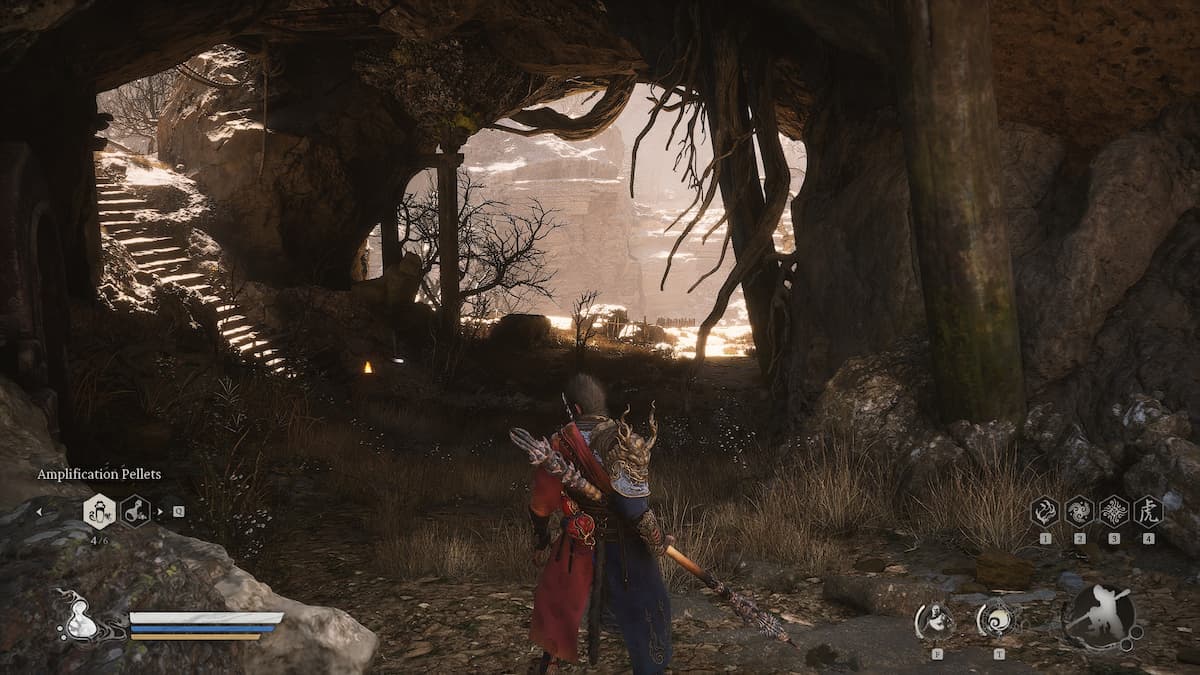1200x675 pixels.
Task: Choose the dark flask item slot
Action: click(x=135, y=511)
